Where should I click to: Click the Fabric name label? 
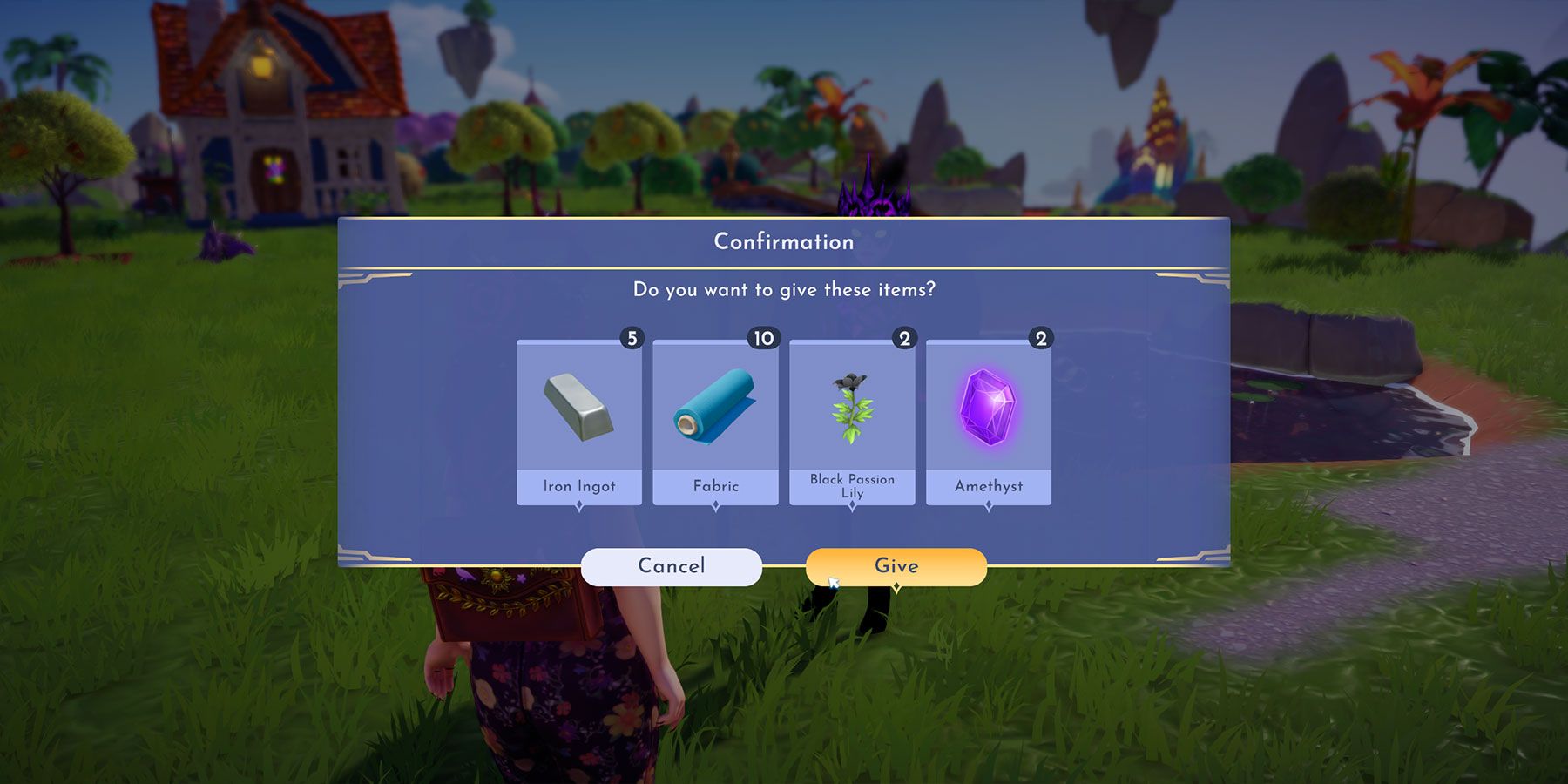coord(714,487)
